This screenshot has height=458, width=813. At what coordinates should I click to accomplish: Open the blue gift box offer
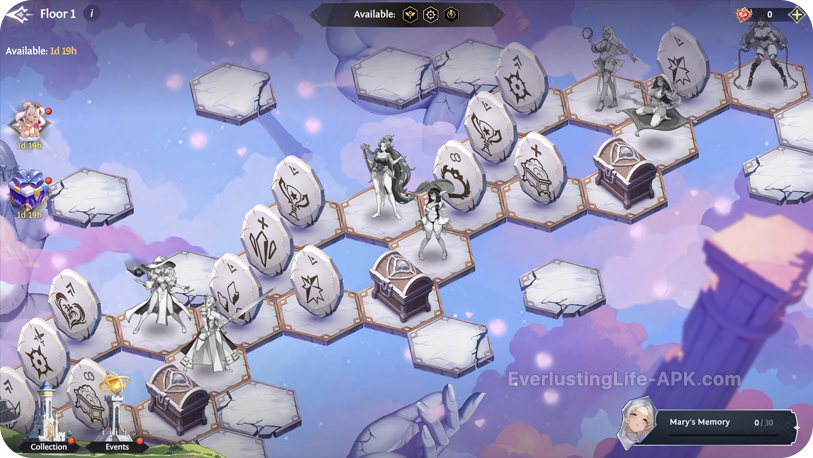(27, 191)
